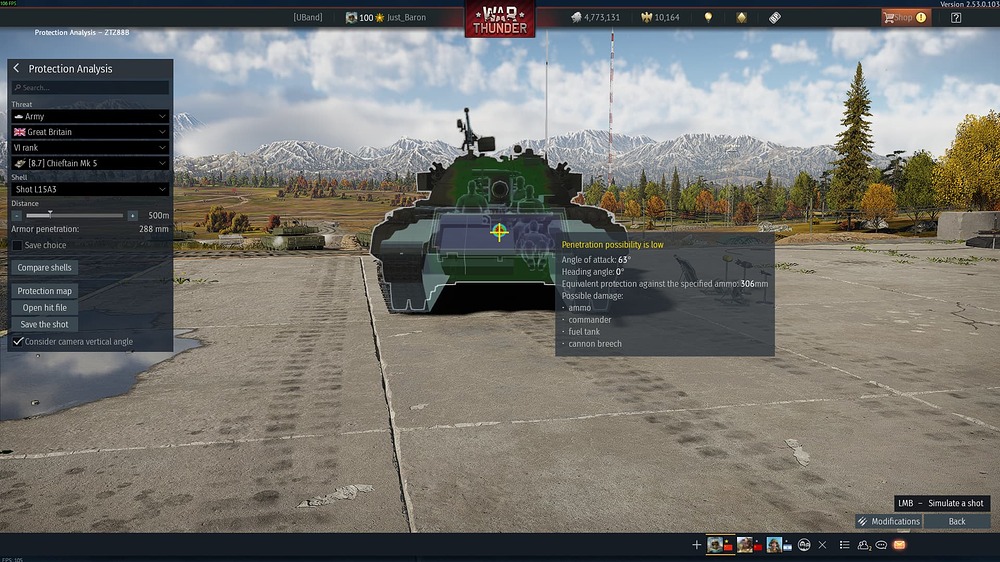Screen dimensions: 1000x562
Task: Go back using the Protection Analysis arrow
Action: click(17, 69)
